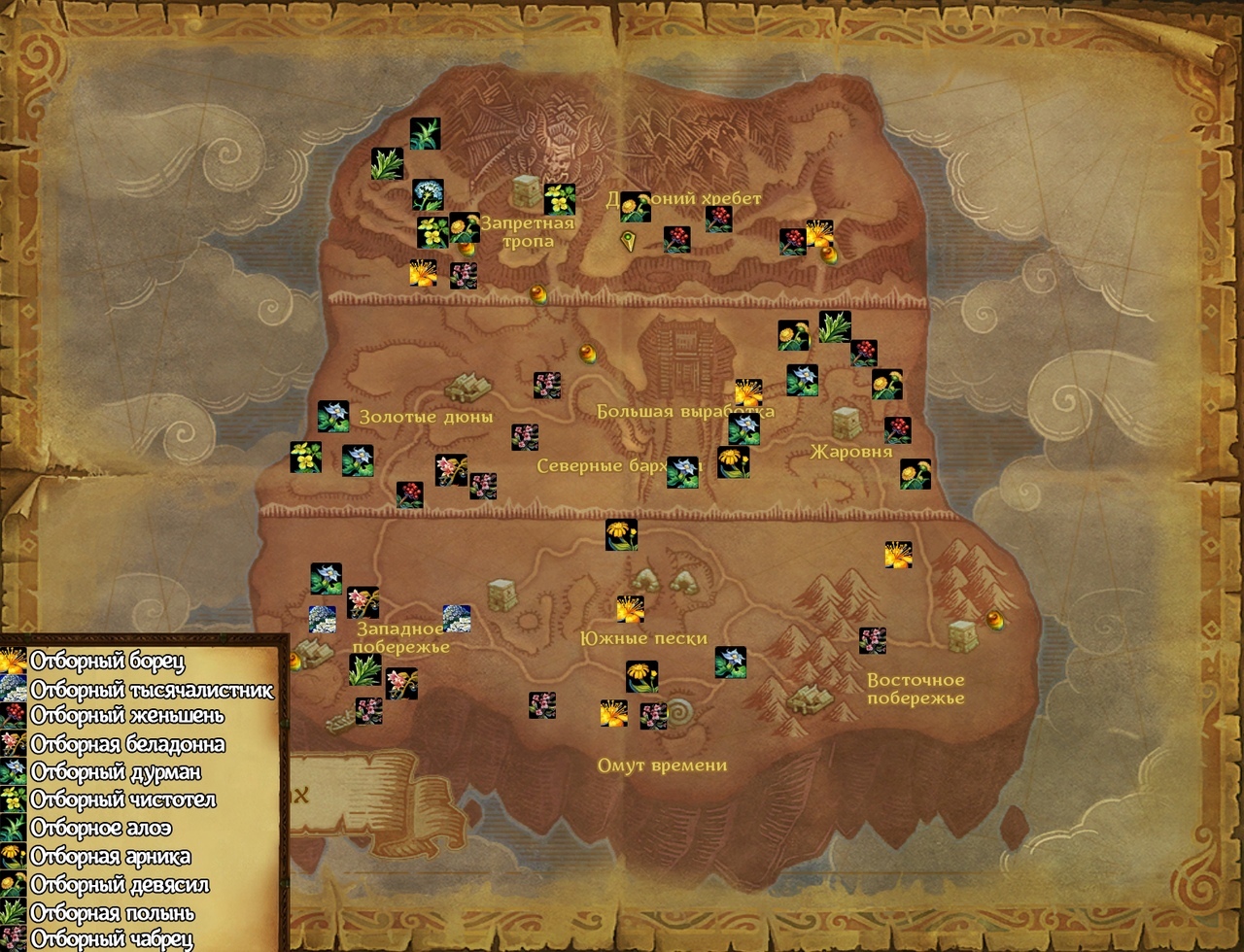Select the Отборное алоэ legend entry

coord(101,829)
